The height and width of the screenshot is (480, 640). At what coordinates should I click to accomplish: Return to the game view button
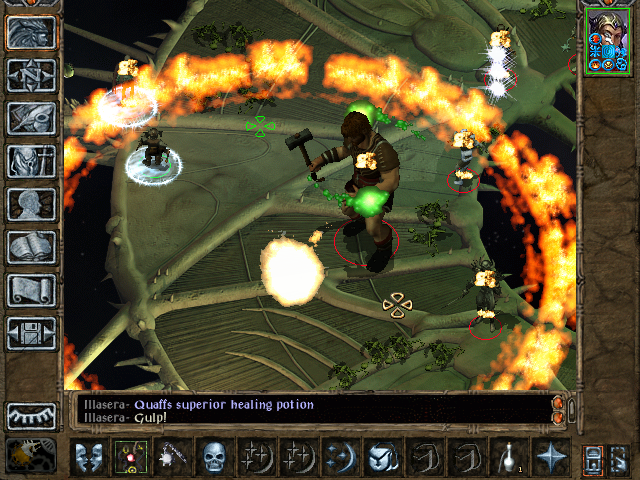(31, 32)
